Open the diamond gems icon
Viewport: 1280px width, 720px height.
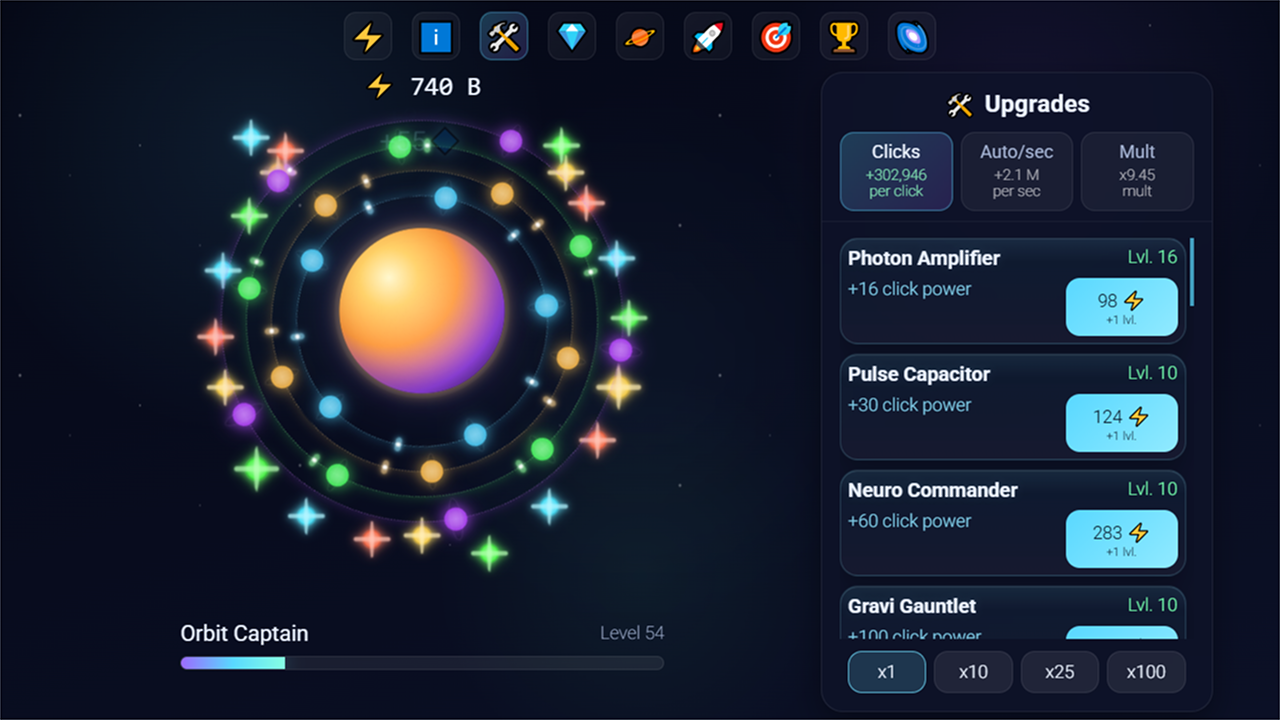coord(571,36)
